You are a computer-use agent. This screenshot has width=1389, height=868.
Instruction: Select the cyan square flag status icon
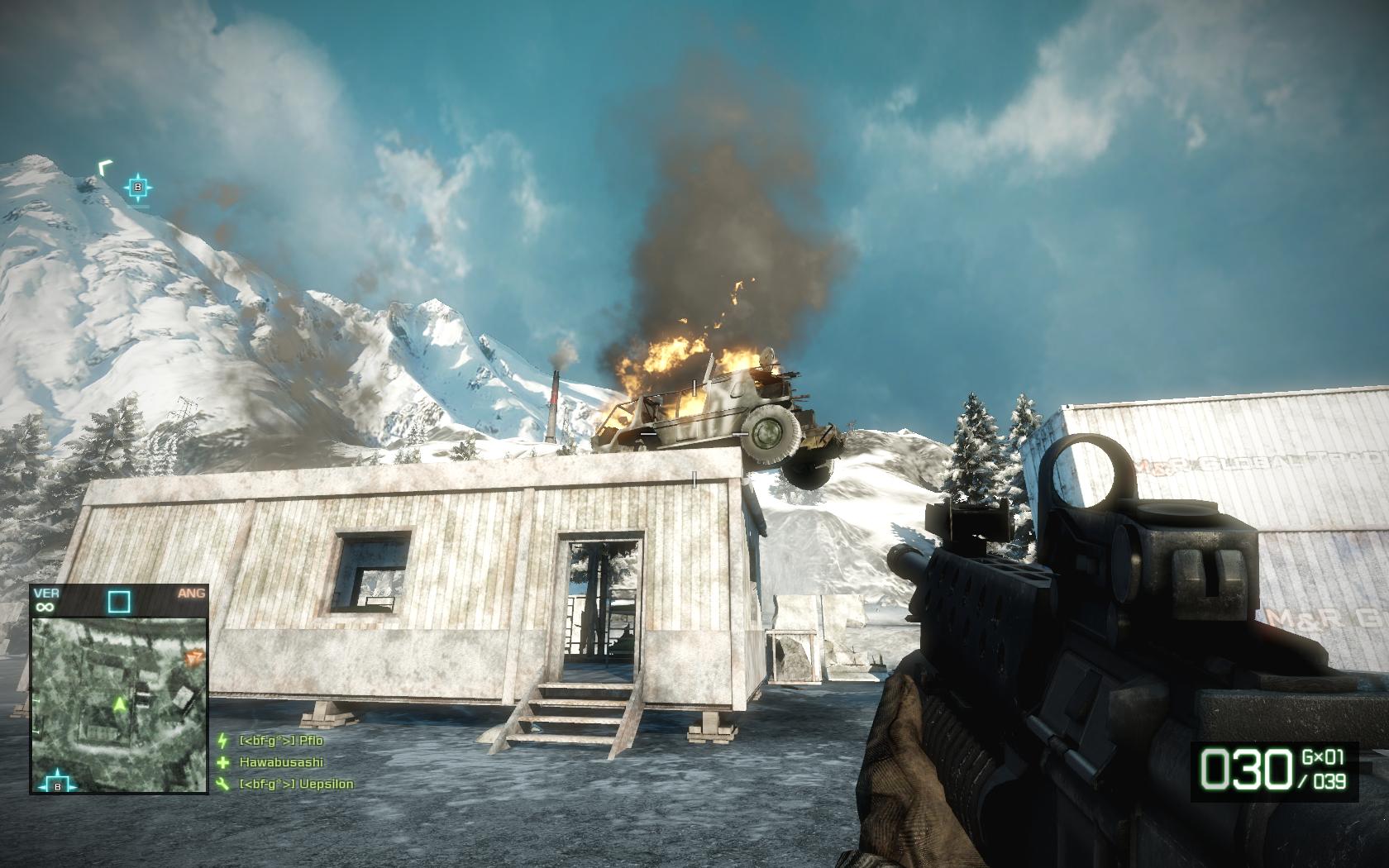[119, 601]
